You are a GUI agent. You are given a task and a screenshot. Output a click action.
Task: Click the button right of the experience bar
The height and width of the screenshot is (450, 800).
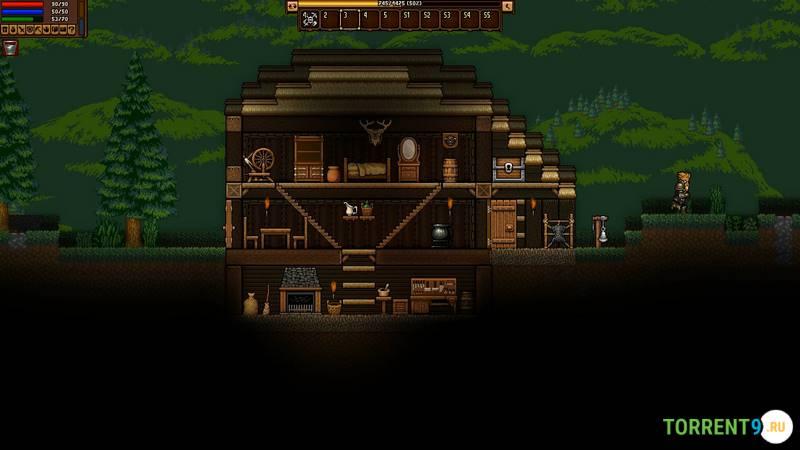point(507,6)
